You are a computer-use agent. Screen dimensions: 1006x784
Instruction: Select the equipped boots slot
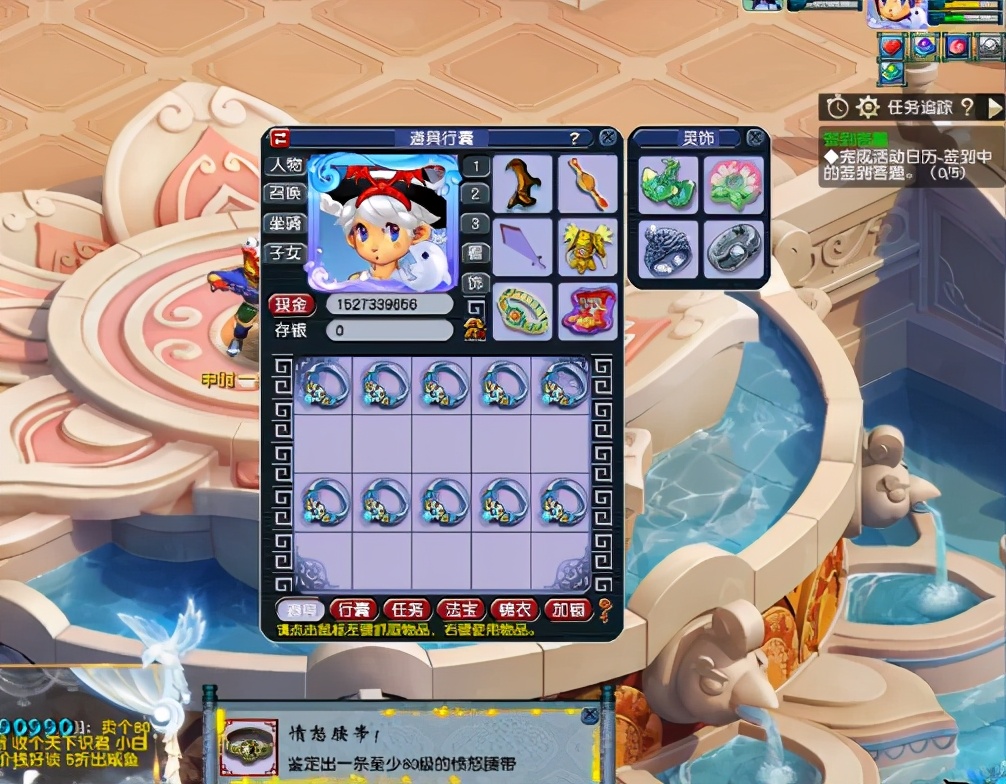point(521,183)
